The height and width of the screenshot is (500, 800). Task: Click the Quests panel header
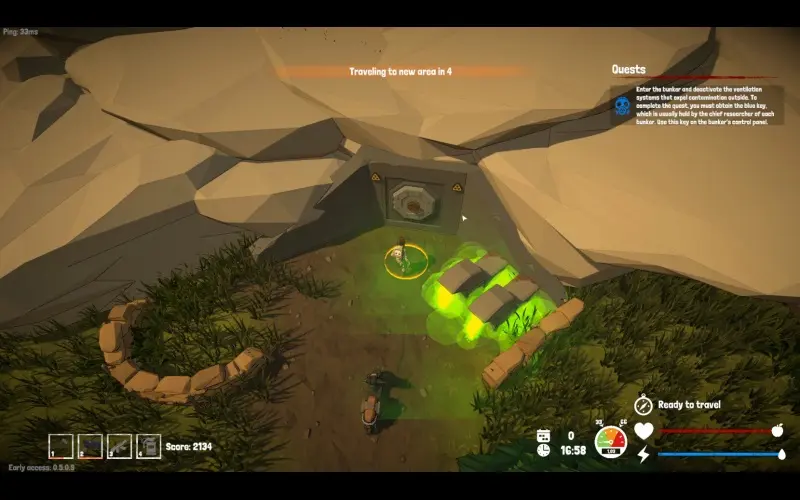coord(629,70)
